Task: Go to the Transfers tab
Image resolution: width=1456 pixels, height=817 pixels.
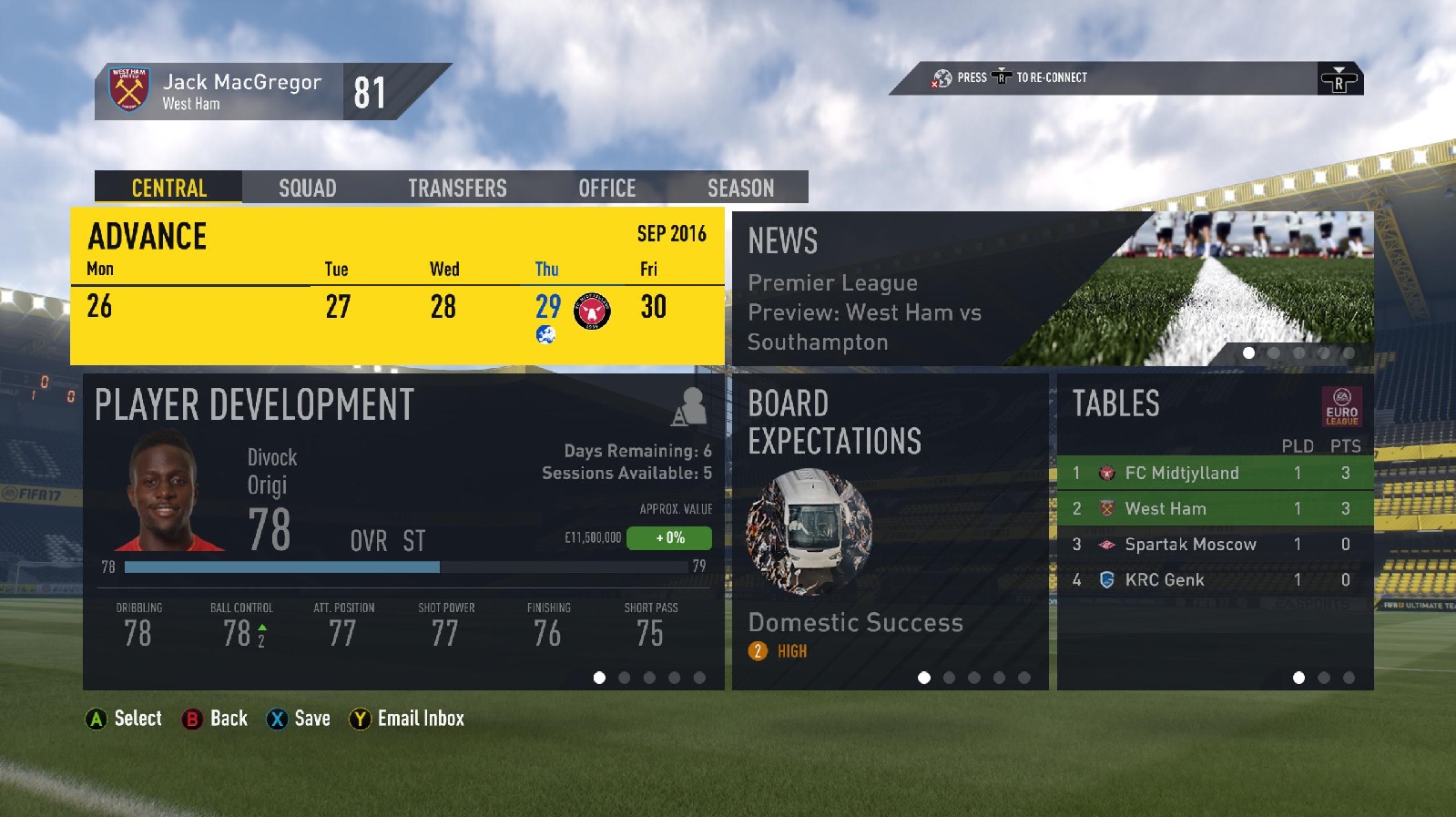Action: 457,188
